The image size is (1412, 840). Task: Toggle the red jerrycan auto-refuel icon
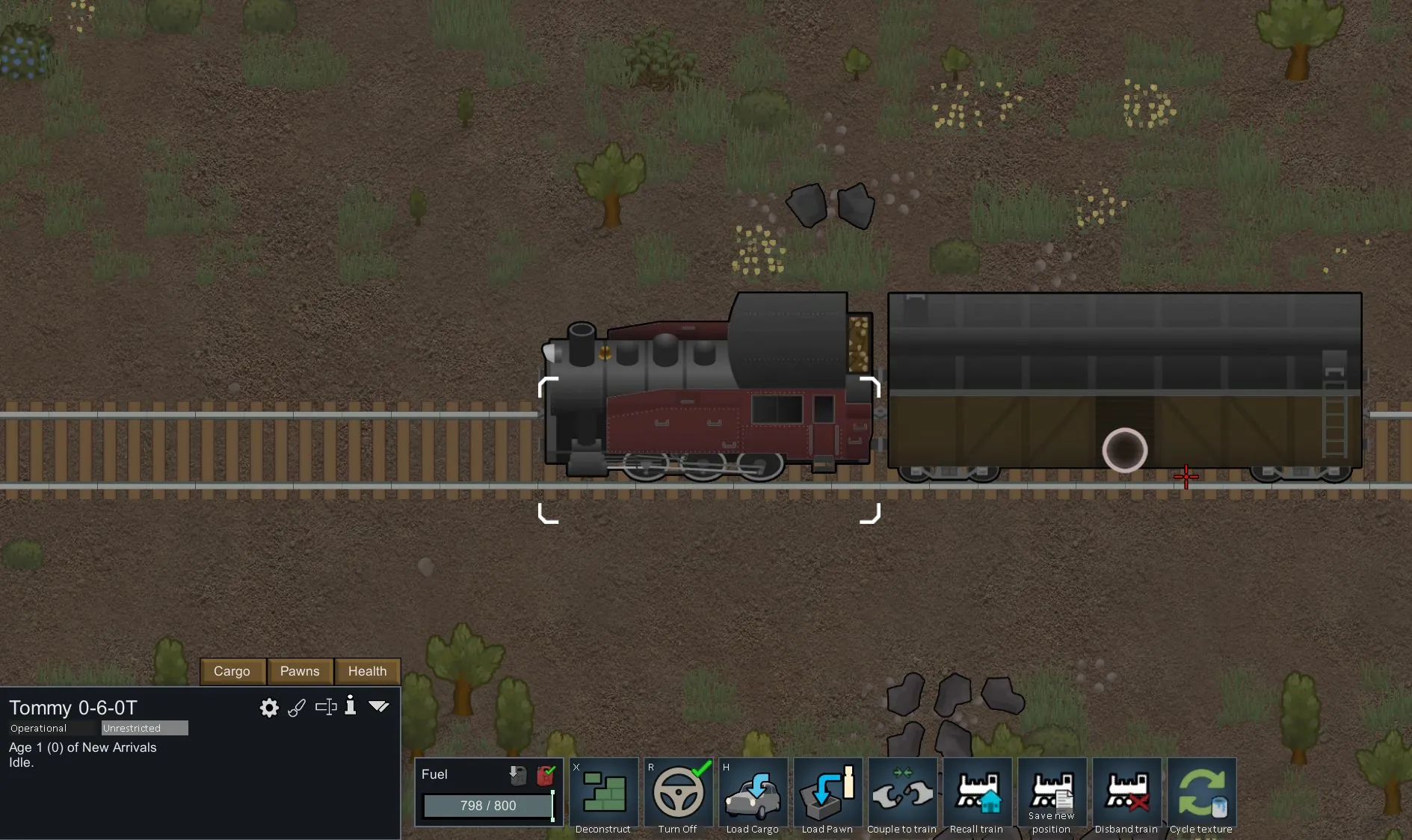[546, 775]
